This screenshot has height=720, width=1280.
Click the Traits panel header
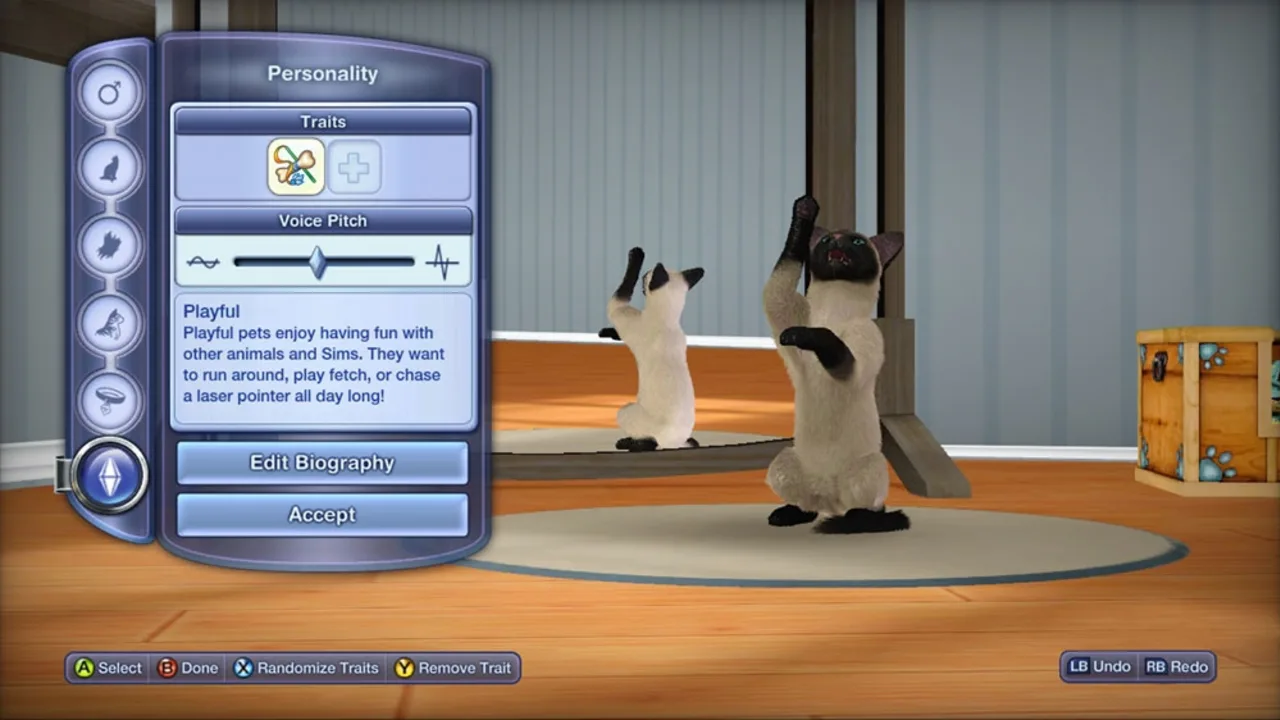pyautogui.click(x=322, y=121)
